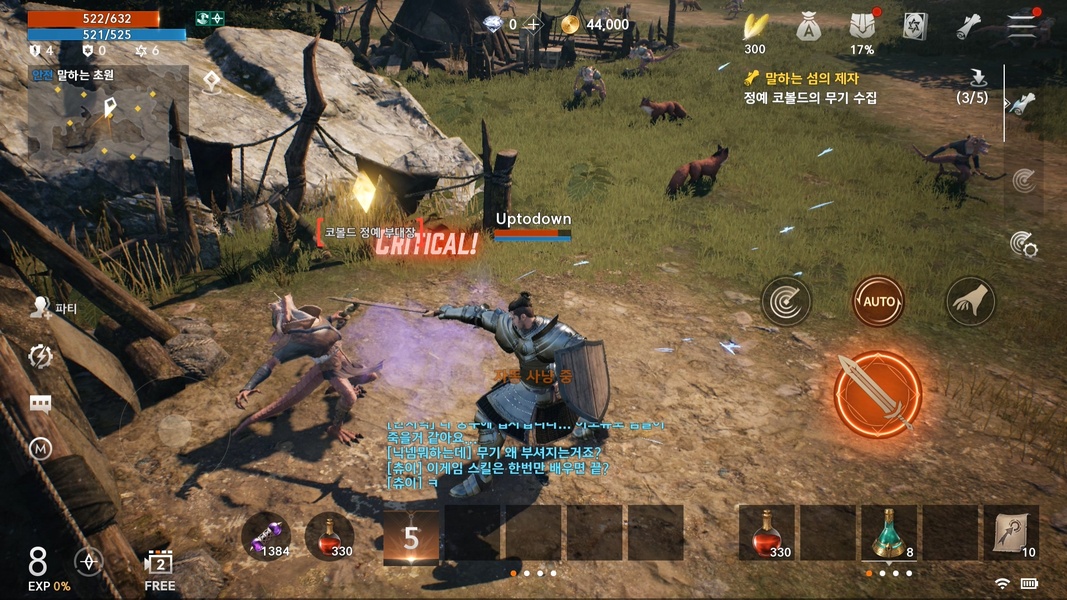This screenshot has height=600, width=1067.
Task: Open the money bag inventory icon
Action: (x=808, y=27)
